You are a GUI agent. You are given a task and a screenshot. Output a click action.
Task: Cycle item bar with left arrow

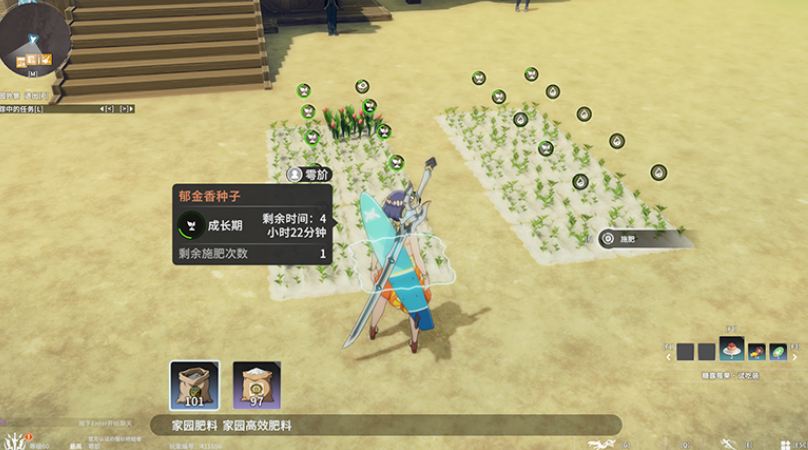click(x=668, y=351)
